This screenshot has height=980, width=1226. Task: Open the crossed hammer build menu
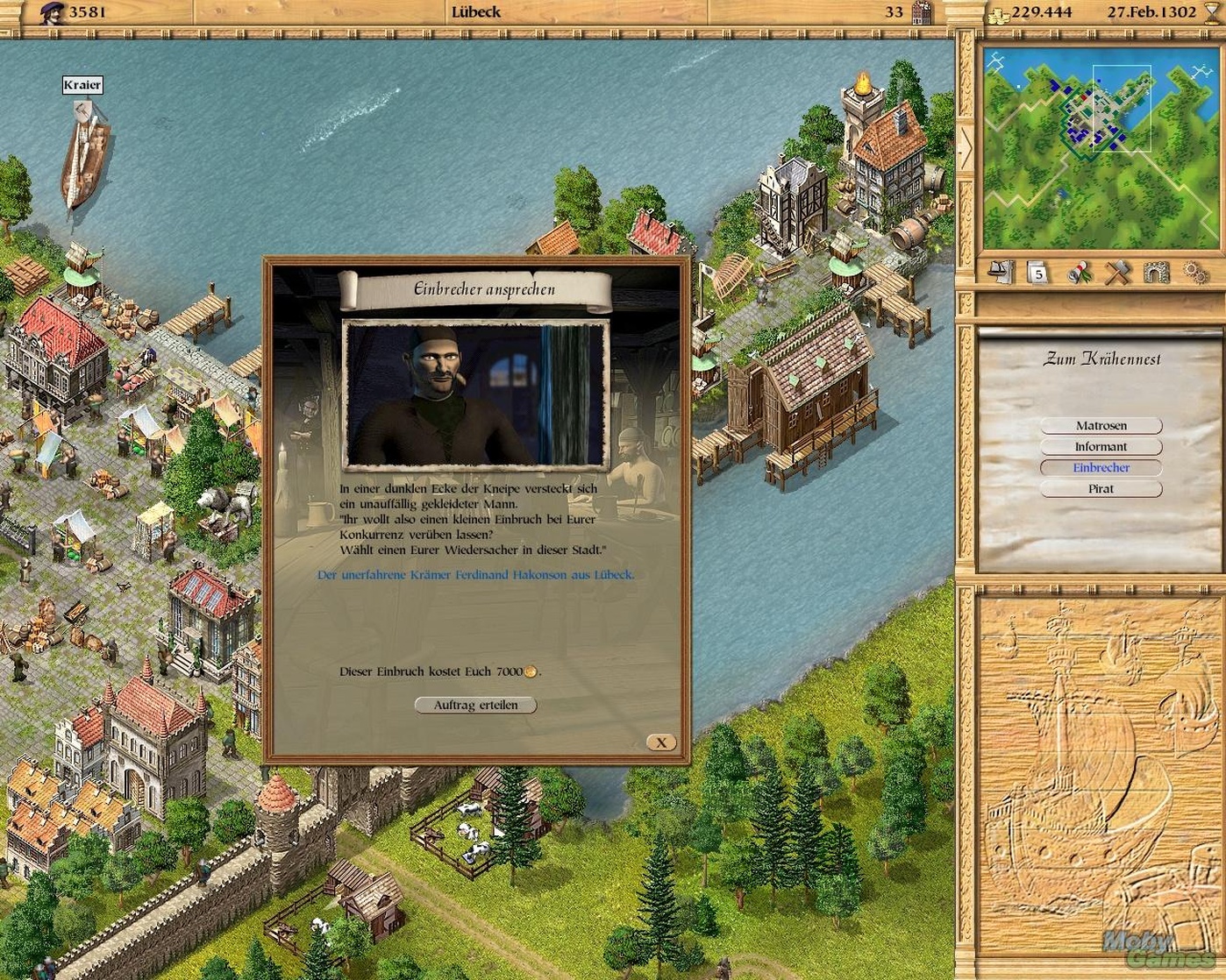pos(1117,273)
